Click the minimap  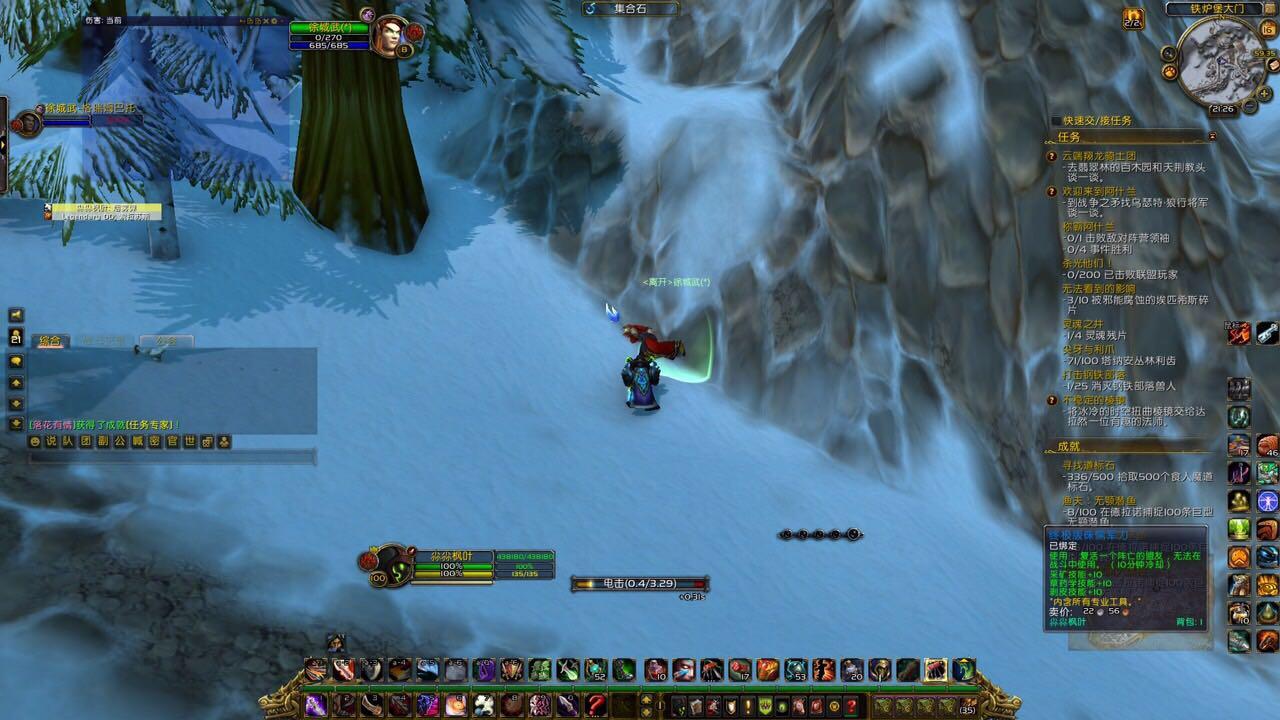tap(1220, 63)
